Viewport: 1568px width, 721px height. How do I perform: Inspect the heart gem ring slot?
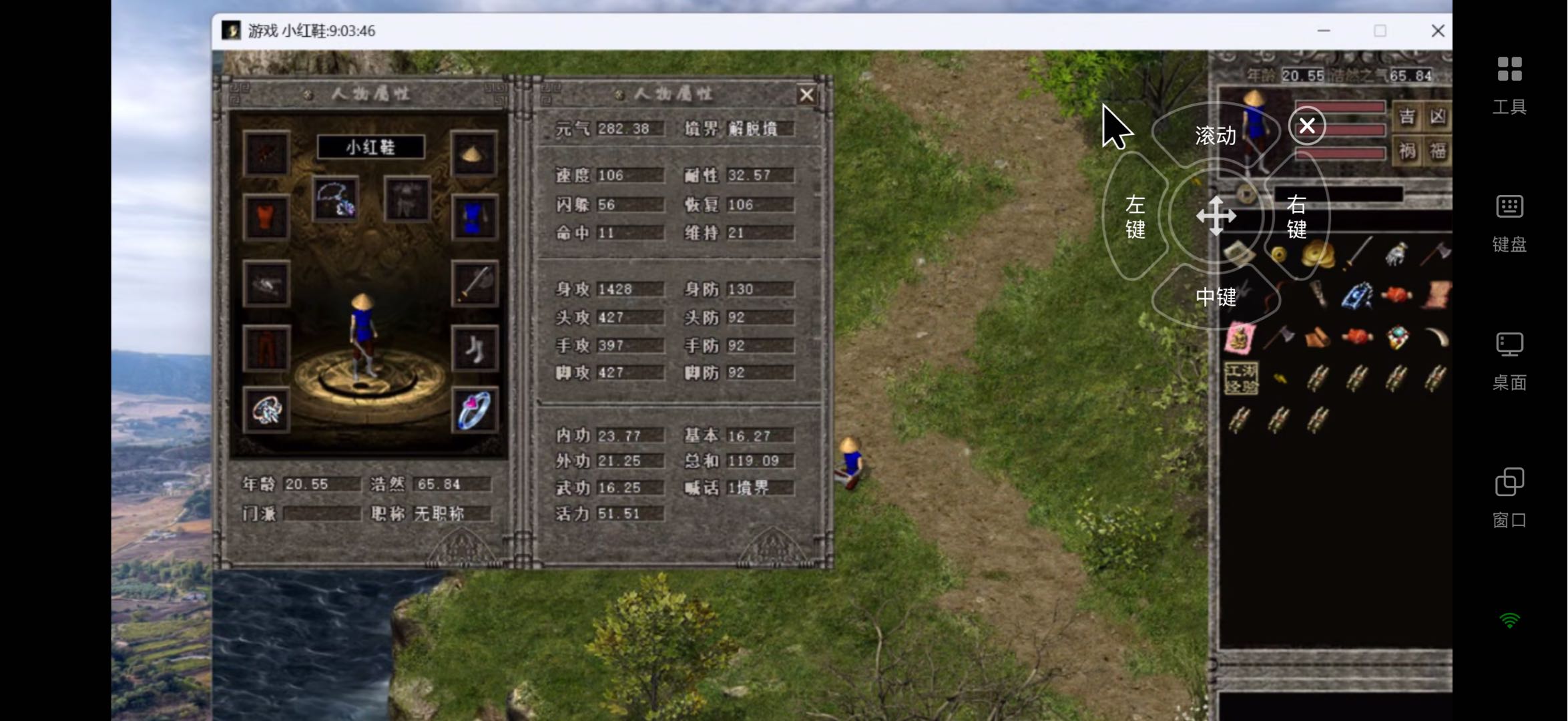[473, 410]
